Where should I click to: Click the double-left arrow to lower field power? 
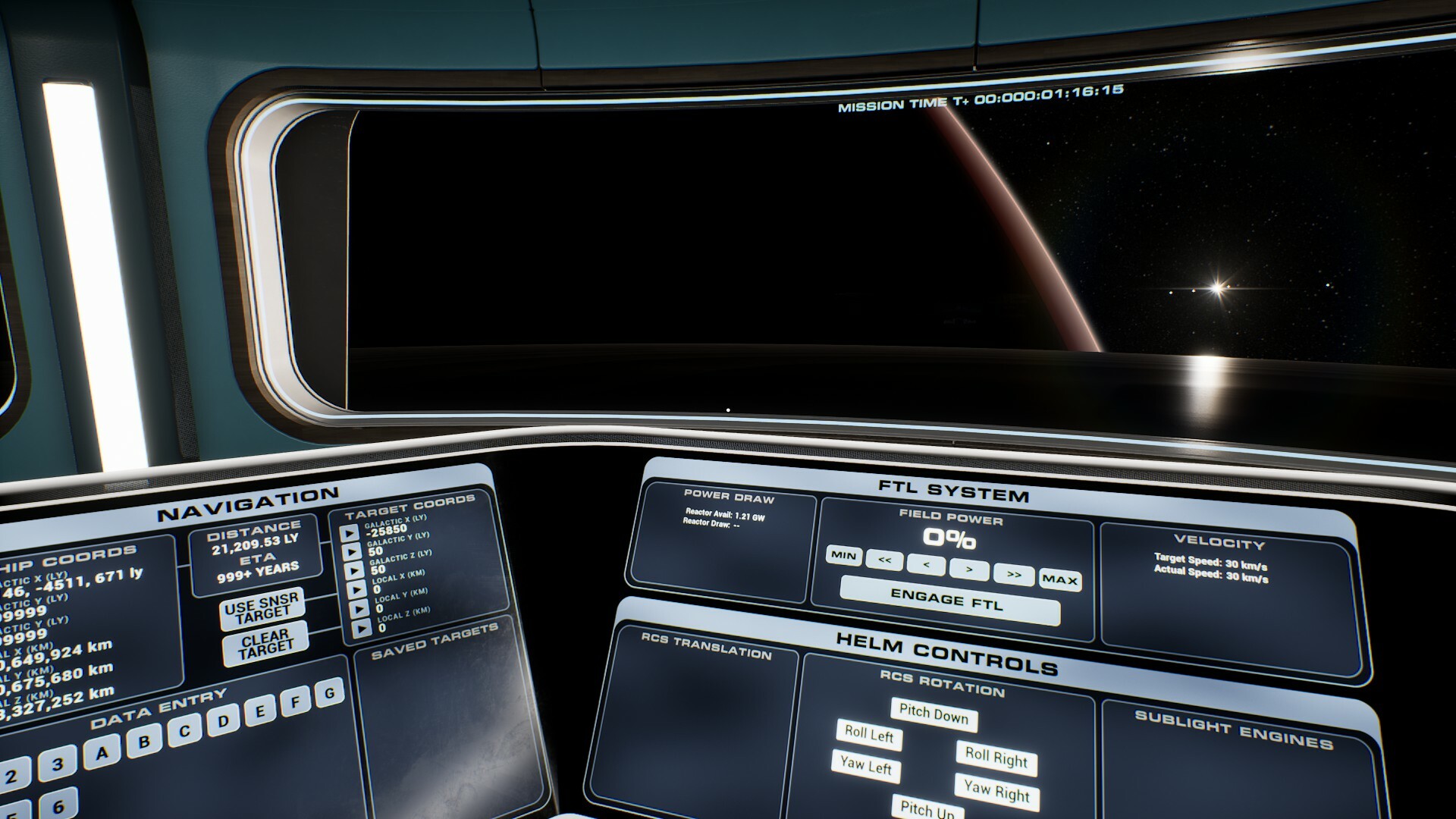coord(884,562)
